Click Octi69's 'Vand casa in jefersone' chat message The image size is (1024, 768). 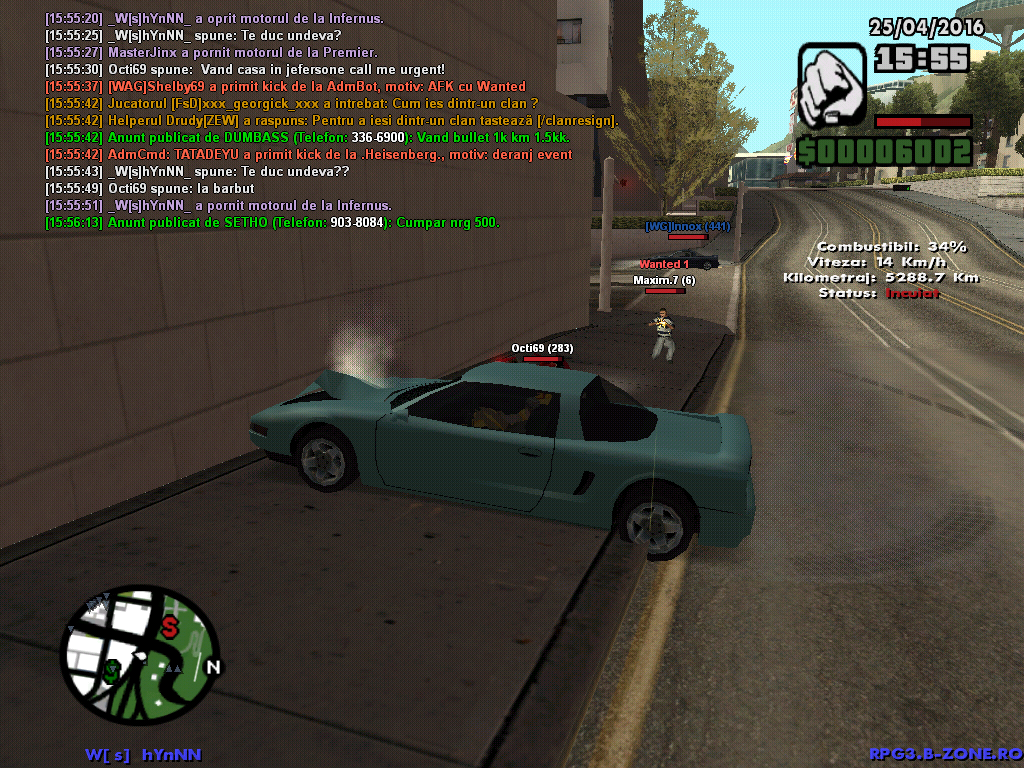click(245, 69)
